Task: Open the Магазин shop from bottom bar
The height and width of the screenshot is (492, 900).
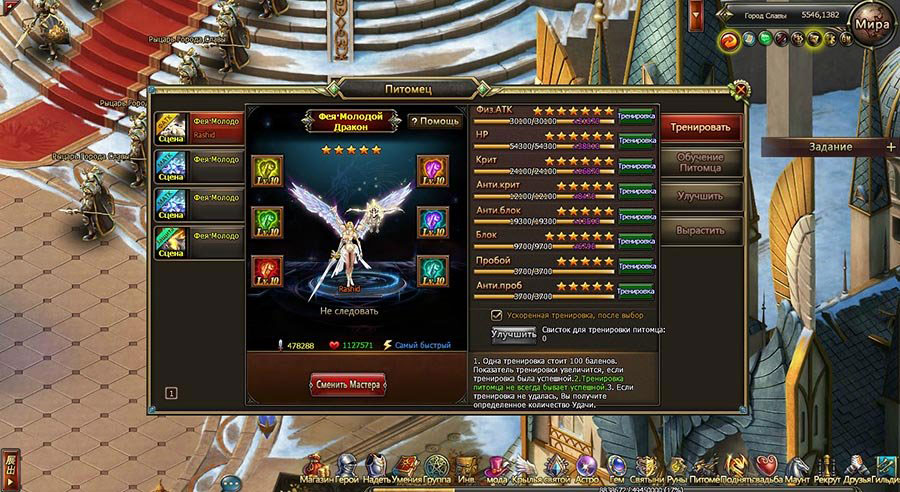Action: coord(316,470)
